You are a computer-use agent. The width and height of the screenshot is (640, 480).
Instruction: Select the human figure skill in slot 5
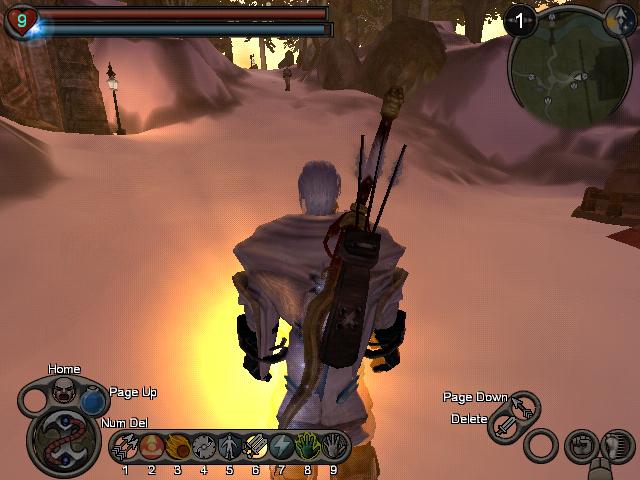229,447
